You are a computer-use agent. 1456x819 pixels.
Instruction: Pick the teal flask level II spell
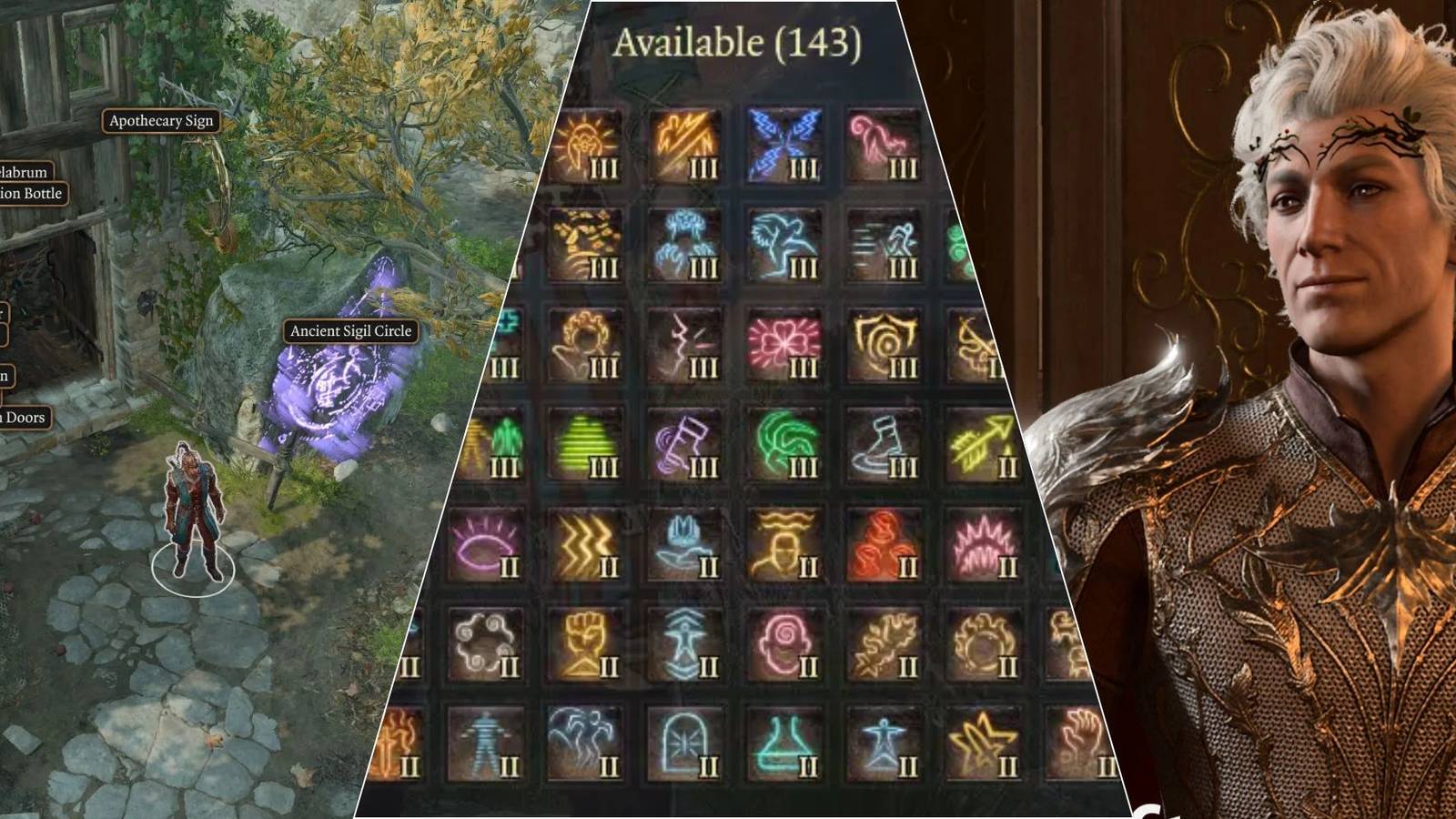784,745
